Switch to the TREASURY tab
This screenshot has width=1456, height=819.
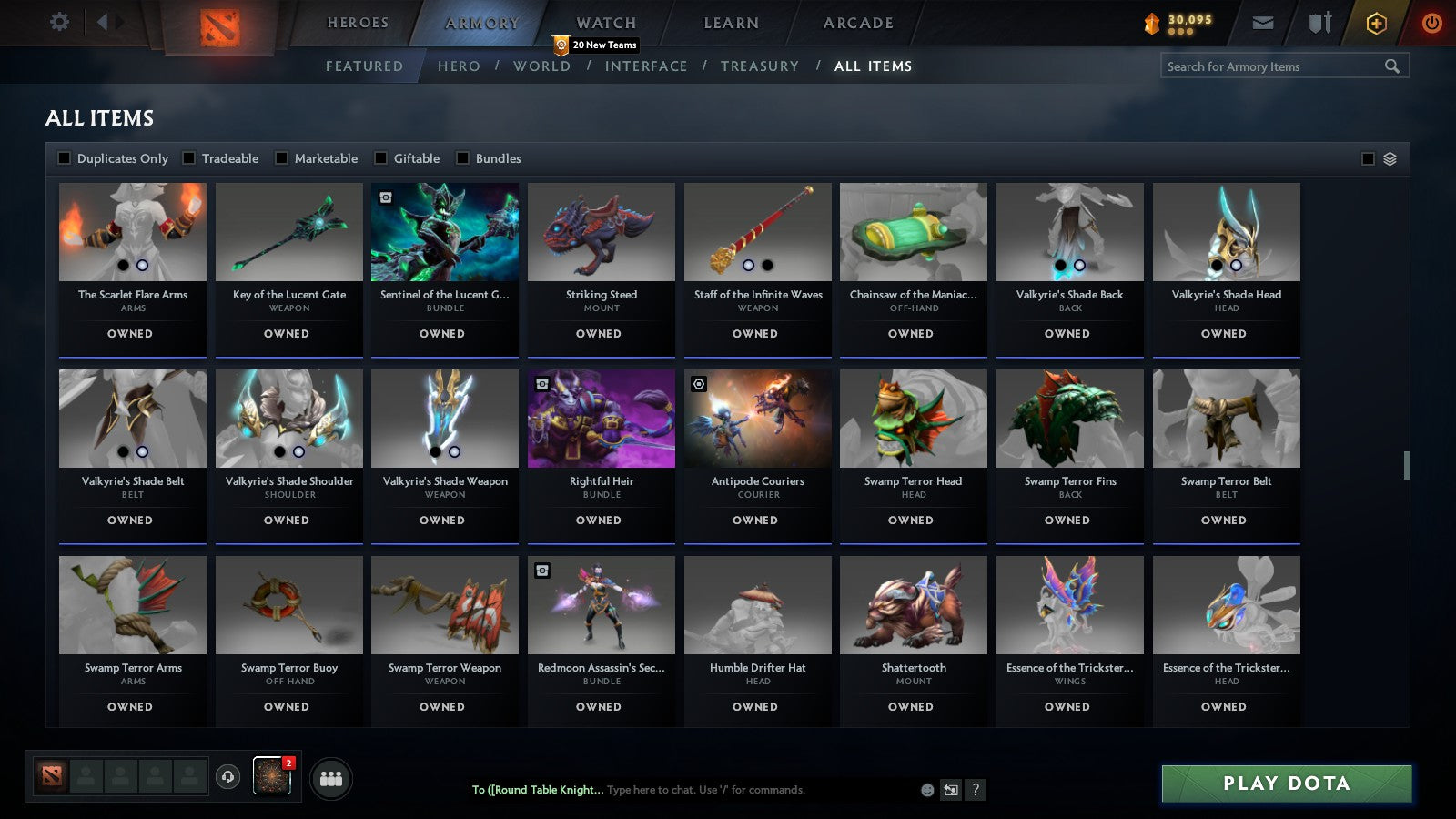760,66
